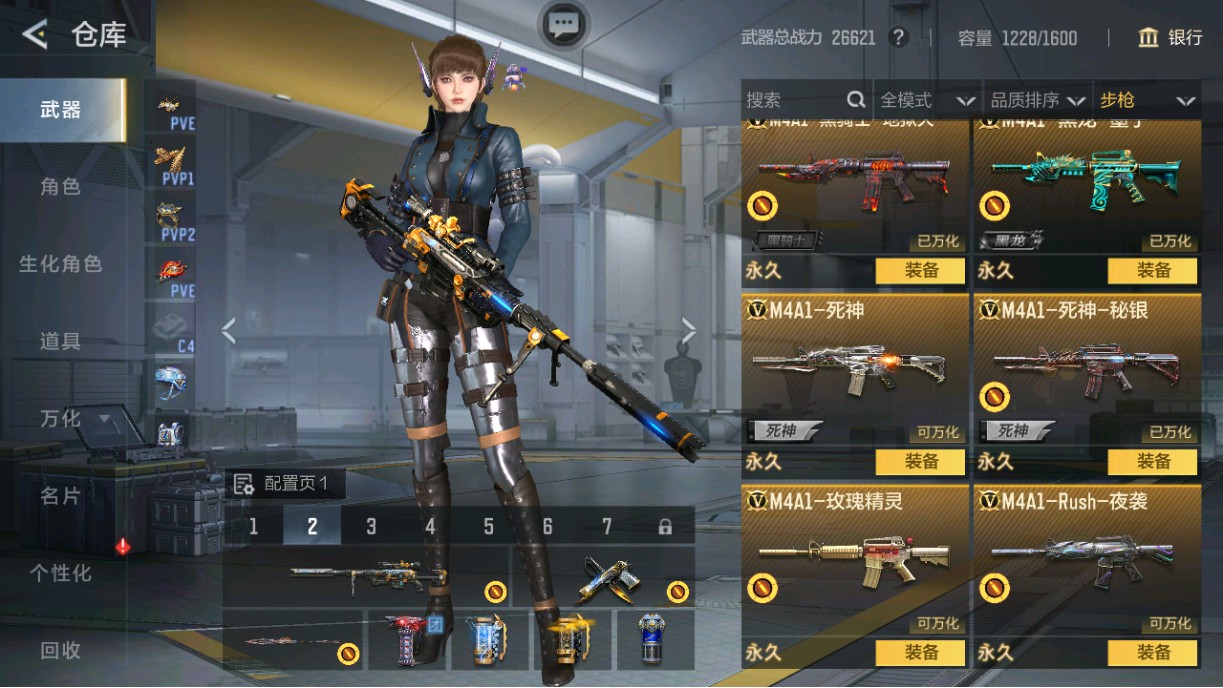Switch to the 回收 tab

click(x=60, y=650)
